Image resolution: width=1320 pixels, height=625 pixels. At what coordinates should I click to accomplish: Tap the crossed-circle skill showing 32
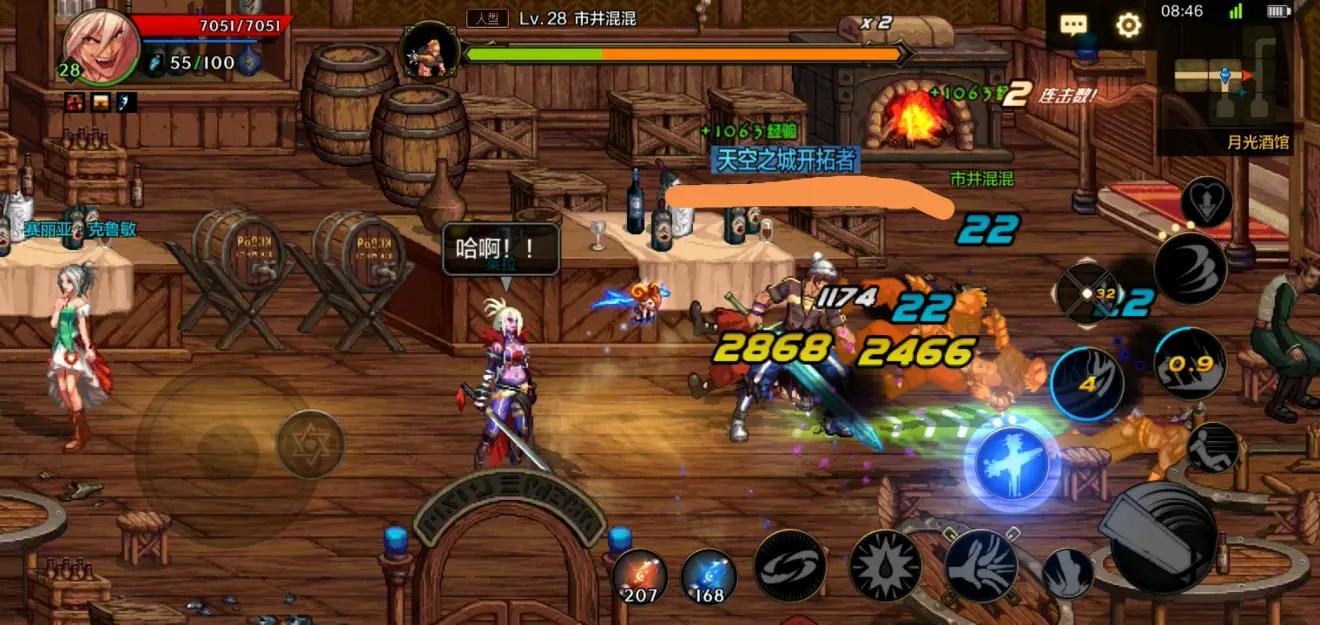1089,294
